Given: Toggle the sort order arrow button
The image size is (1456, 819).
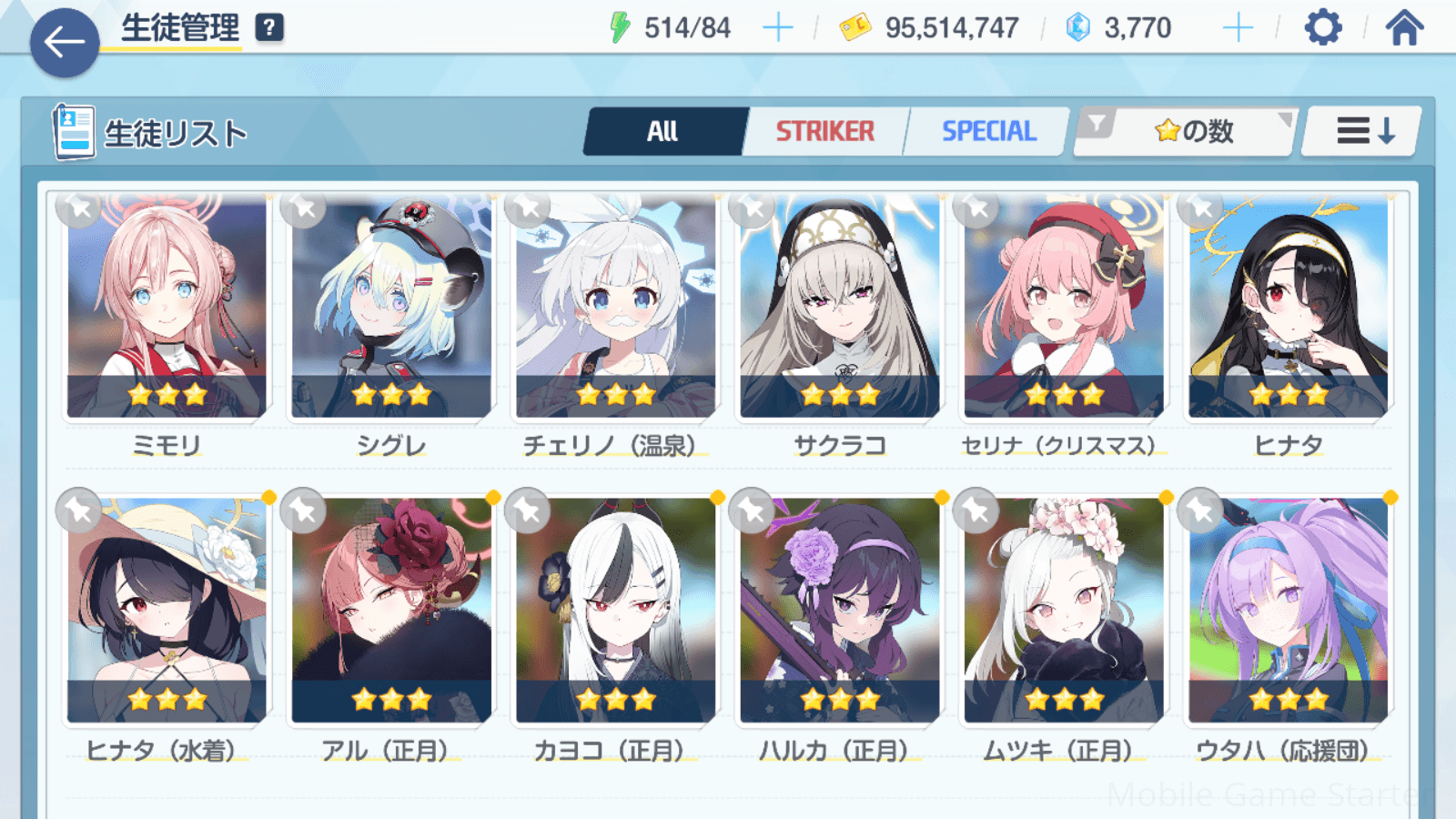Looking at the screenshot, I should (x=1363, y=132).
